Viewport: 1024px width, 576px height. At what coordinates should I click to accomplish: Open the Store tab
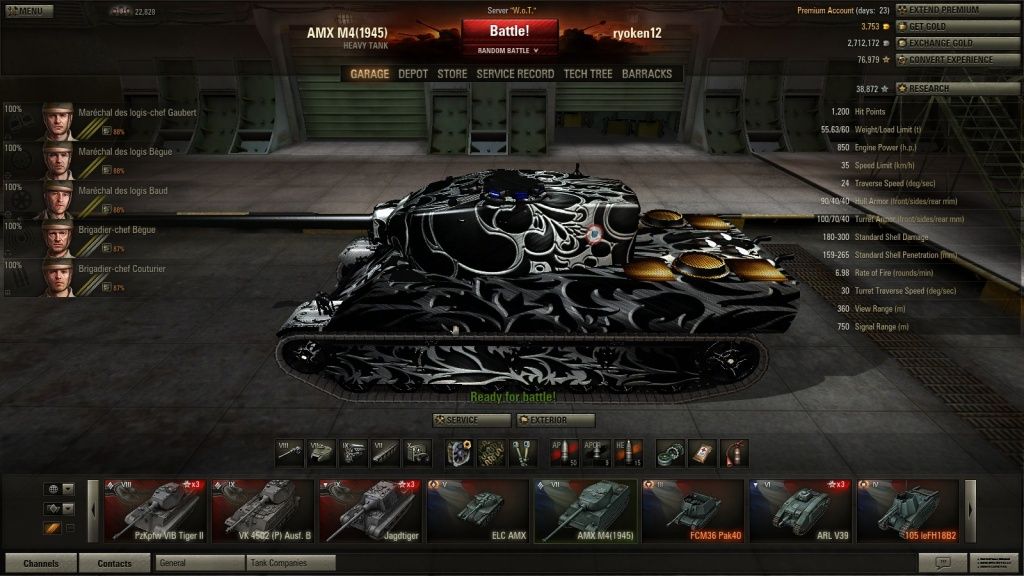click(452, 74)
